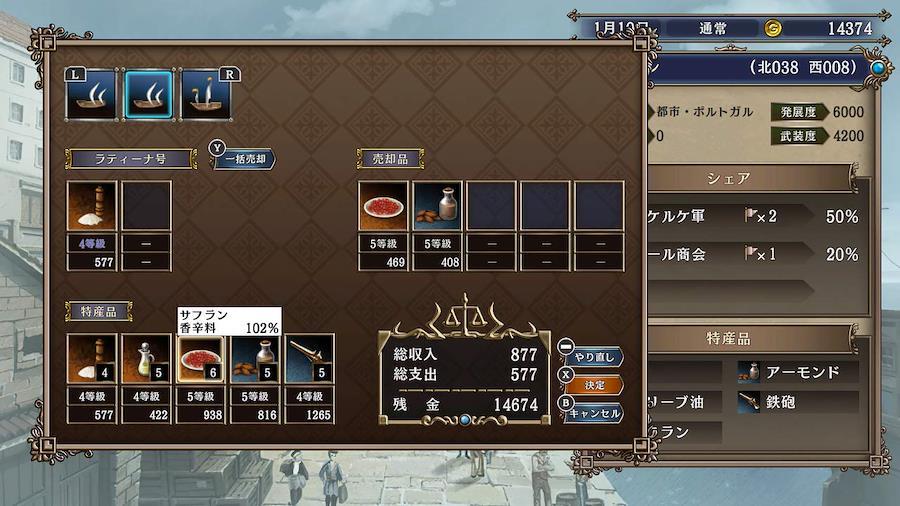Pick the almond item in the 特産品 row
This screenshot has height=506, width=900.
click(x=255, y=360)
